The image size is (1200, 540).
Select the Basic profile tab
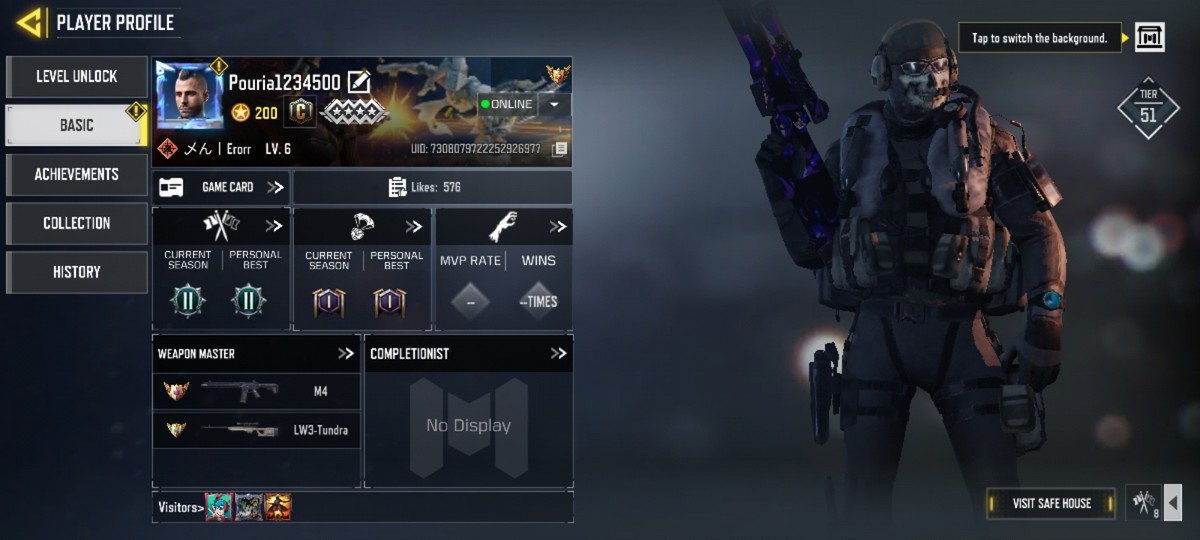tap(77, 125)
